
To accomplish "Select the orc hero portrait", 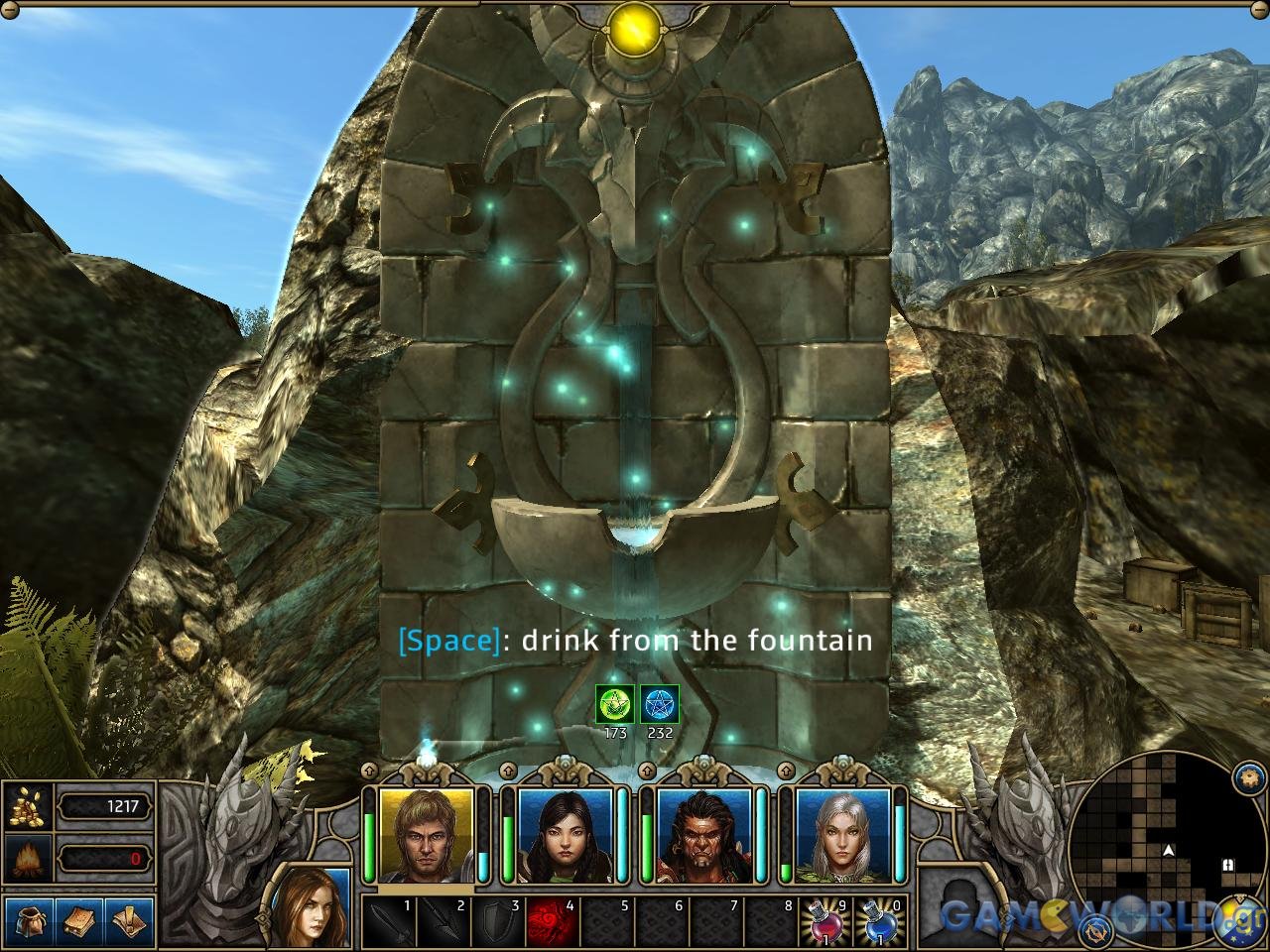I will coord(703,836).
